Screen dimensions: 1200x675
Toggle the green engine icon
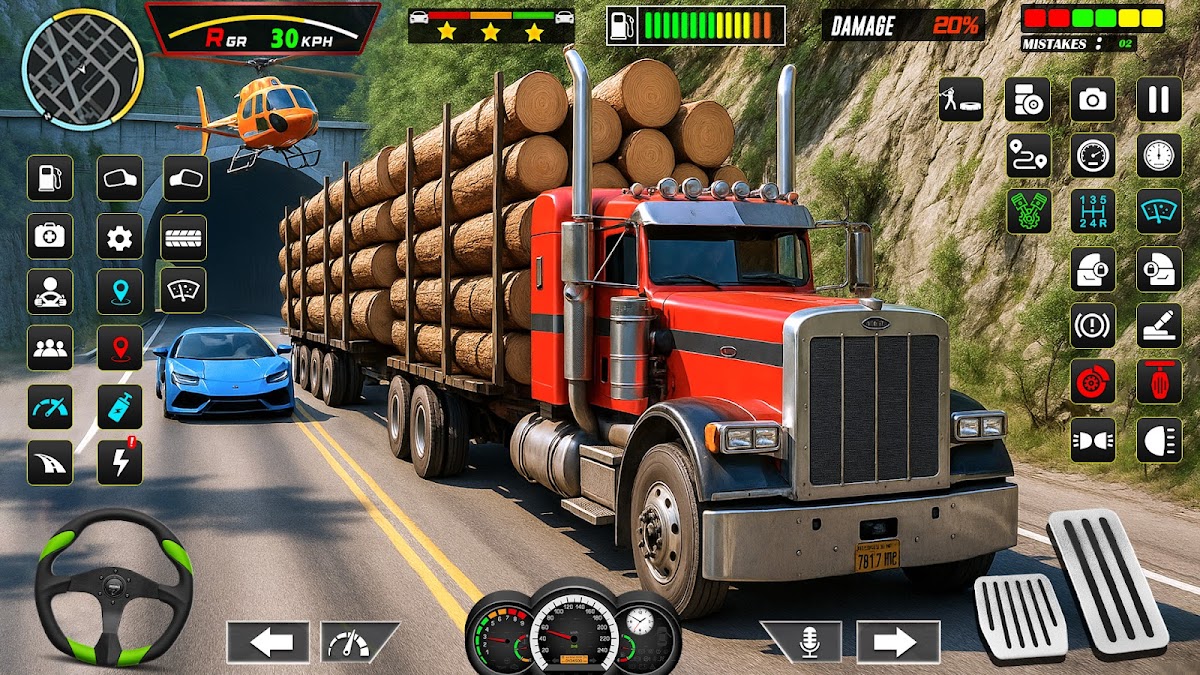(1028, 211)
